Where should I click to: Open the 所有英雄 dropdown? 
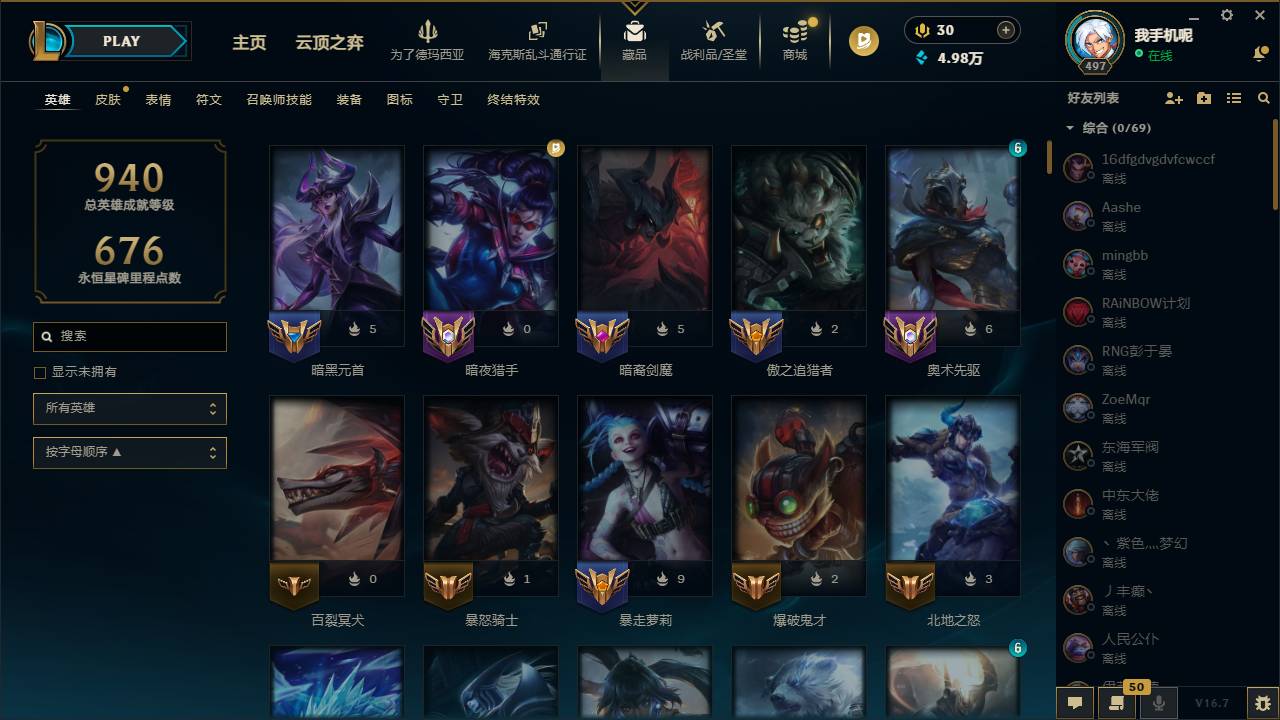130,408
